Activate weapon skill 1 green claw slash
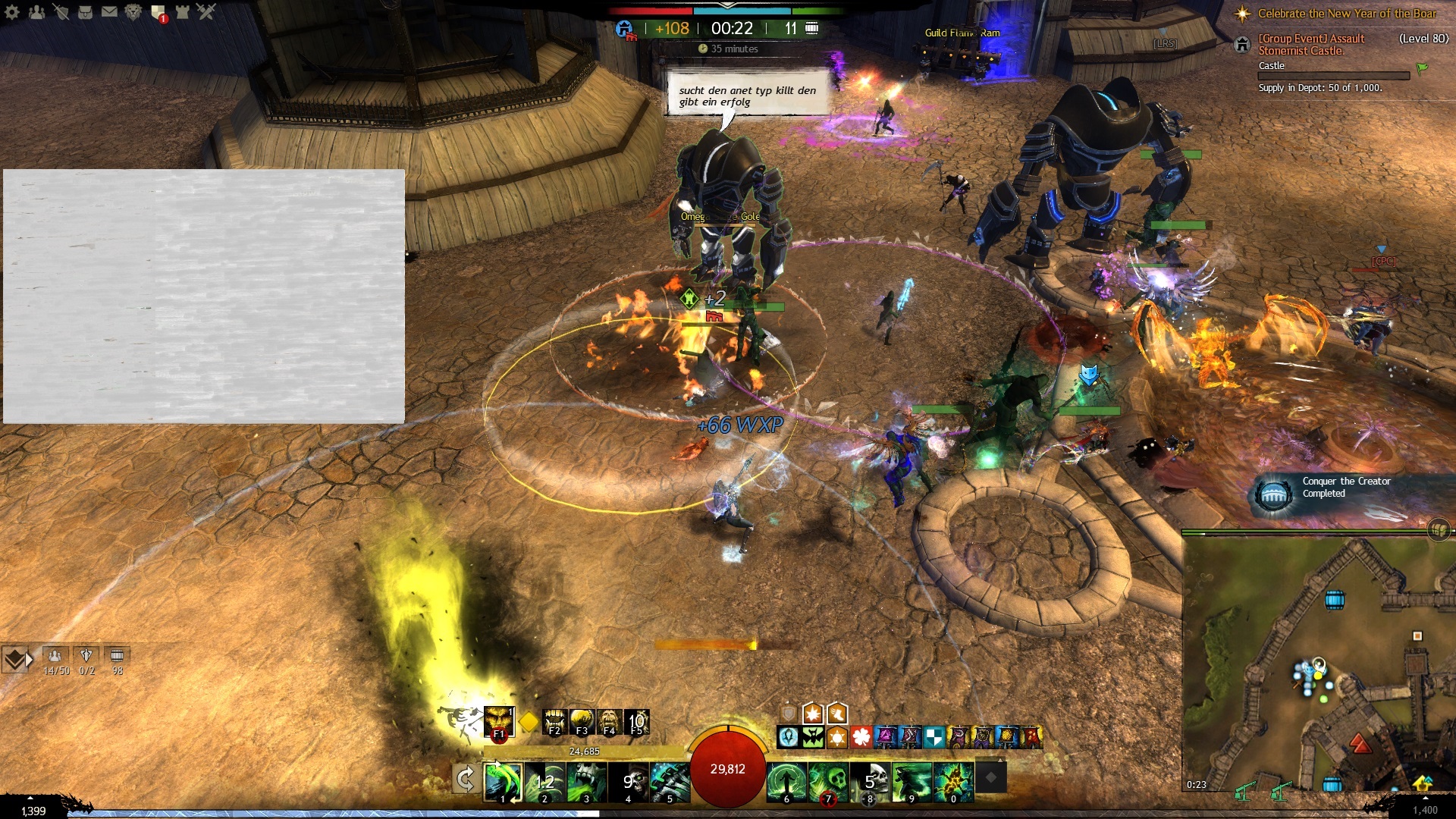1456x819 pixels. (503, 782)
